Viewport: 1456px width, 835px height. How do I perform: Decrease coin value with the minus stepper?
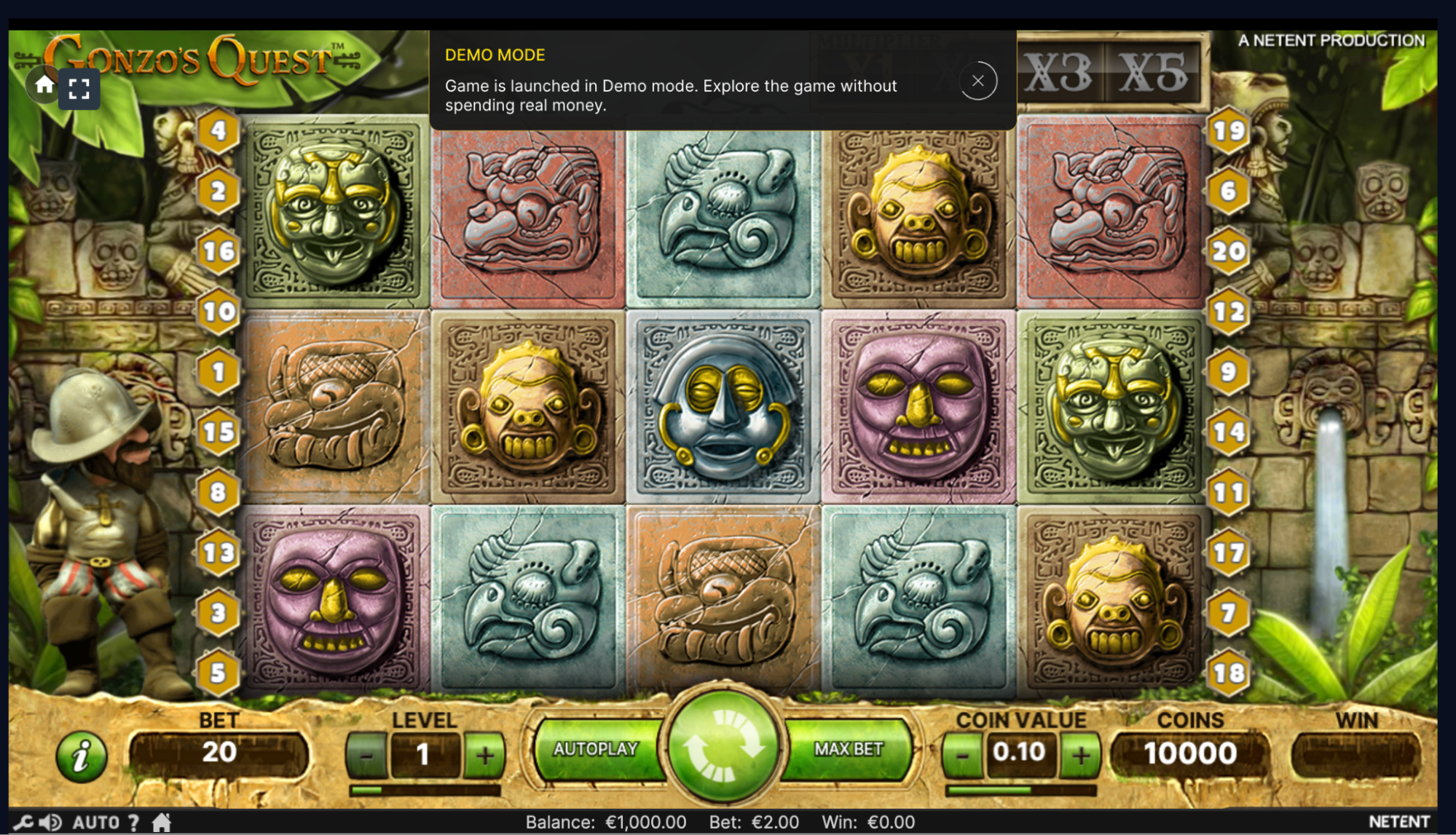tap(962, 755)
